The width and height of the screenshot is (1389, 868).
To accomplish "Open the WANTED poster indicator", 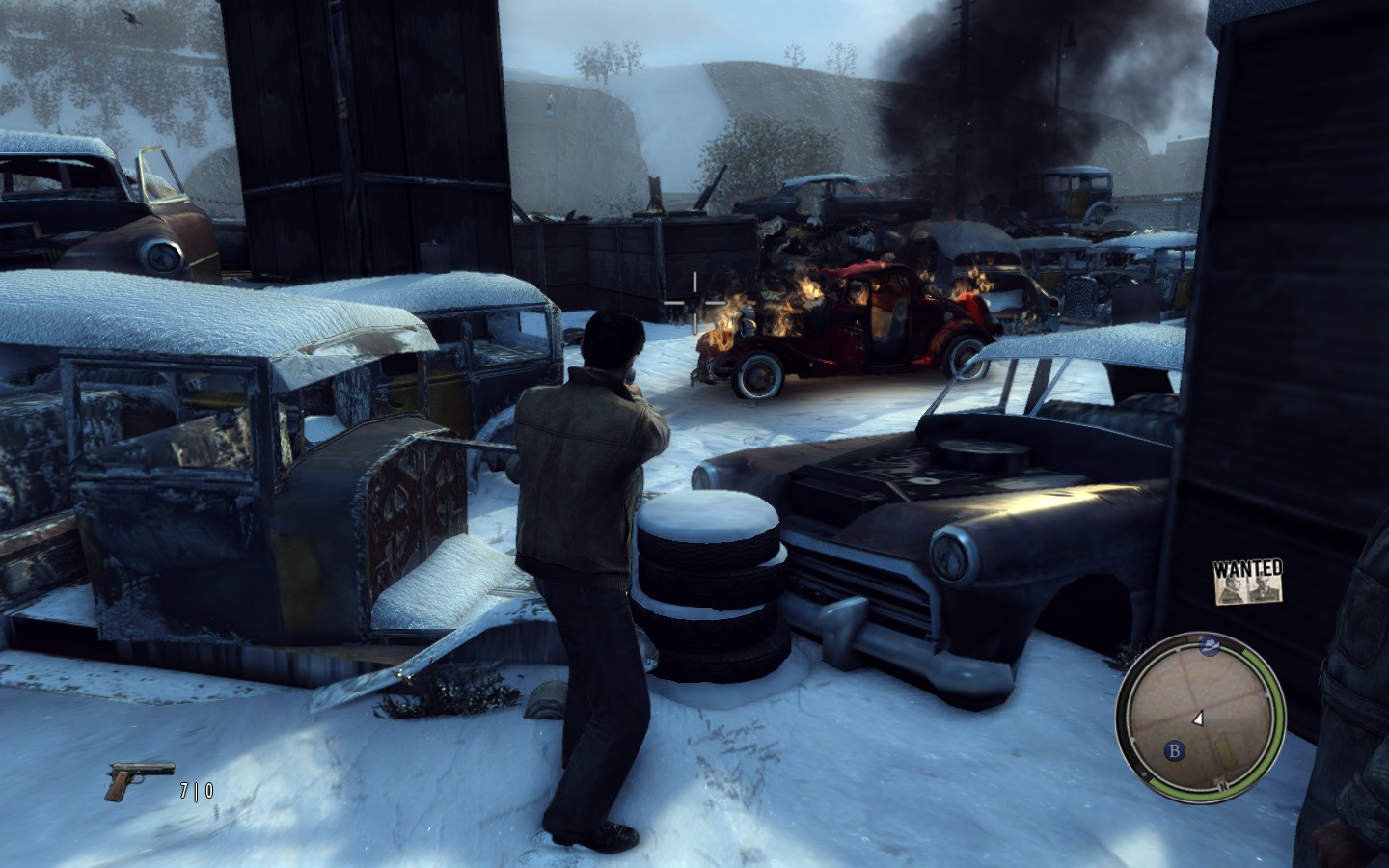I will coord(1249,581).
